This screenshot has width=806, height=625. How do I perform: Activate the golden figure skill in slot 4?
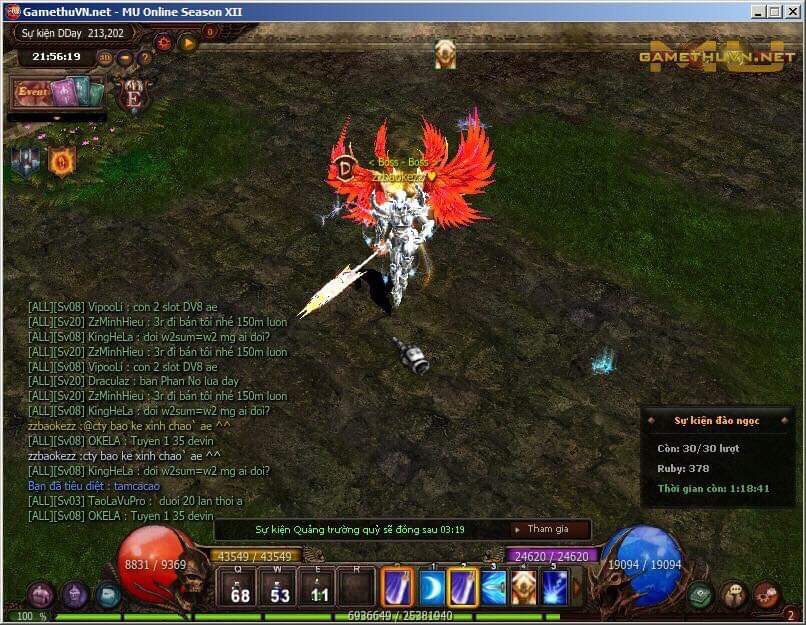pyautogui.click(x=524, y=587)
